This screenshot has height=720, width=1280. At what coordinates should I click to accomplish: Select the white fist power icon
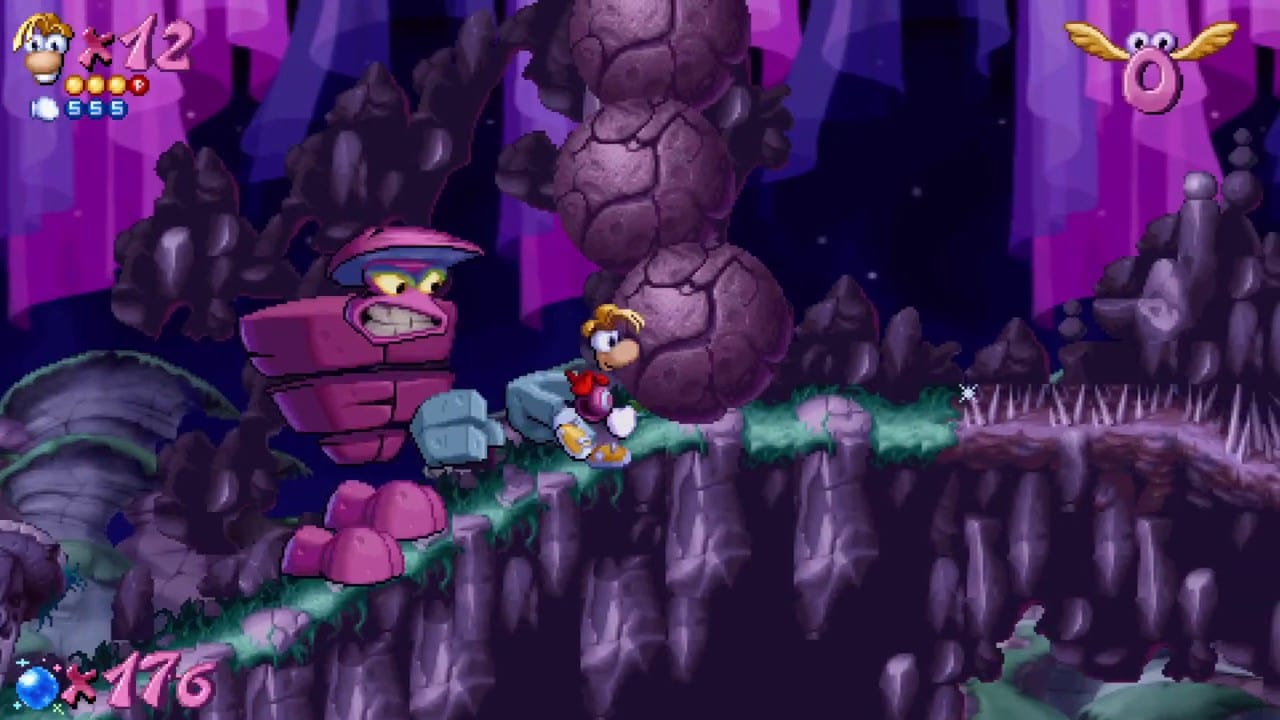click(44, 106)
